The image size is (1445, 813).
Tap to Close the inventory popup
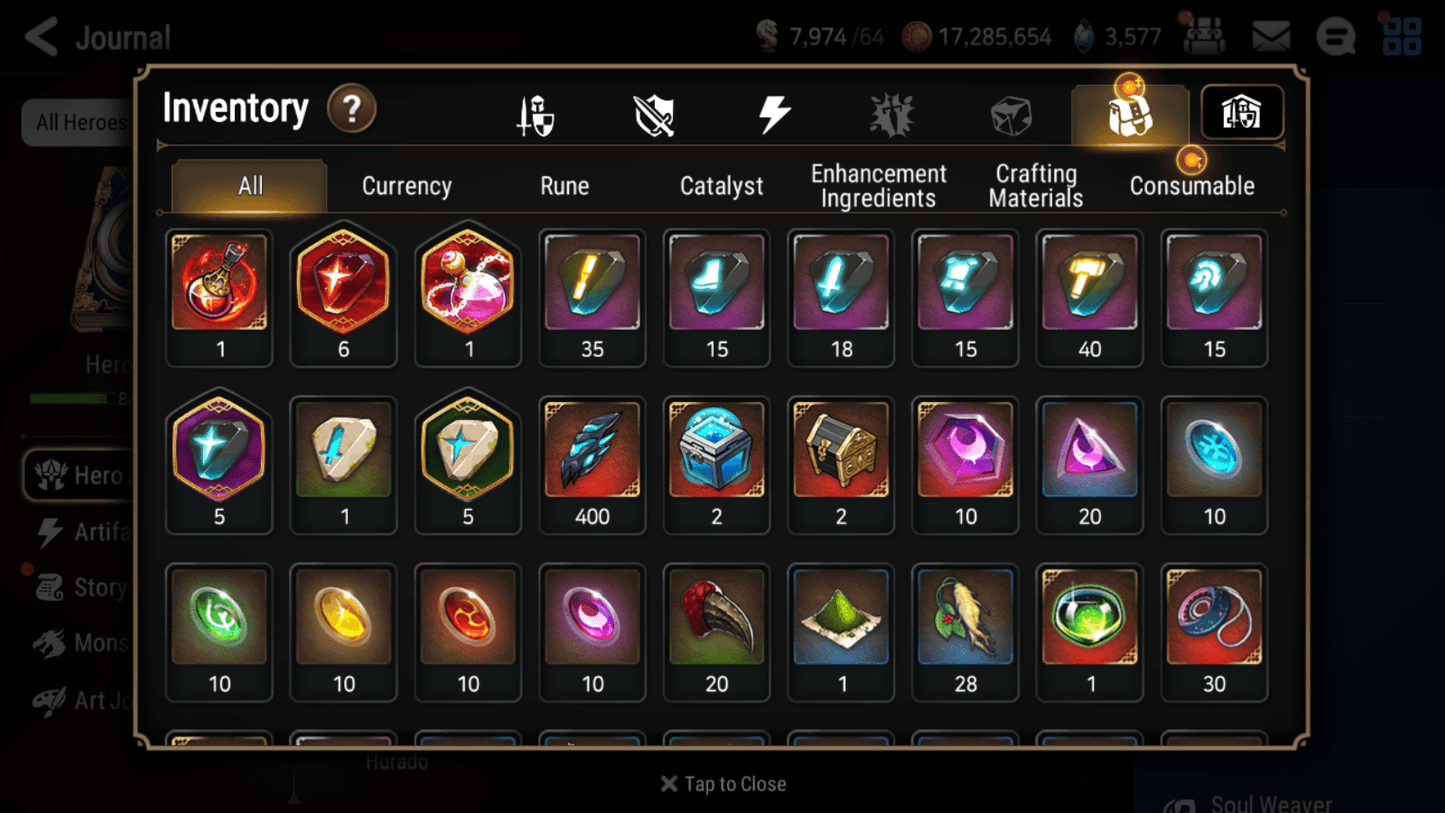pyautogui.click(x=722, y=784)
